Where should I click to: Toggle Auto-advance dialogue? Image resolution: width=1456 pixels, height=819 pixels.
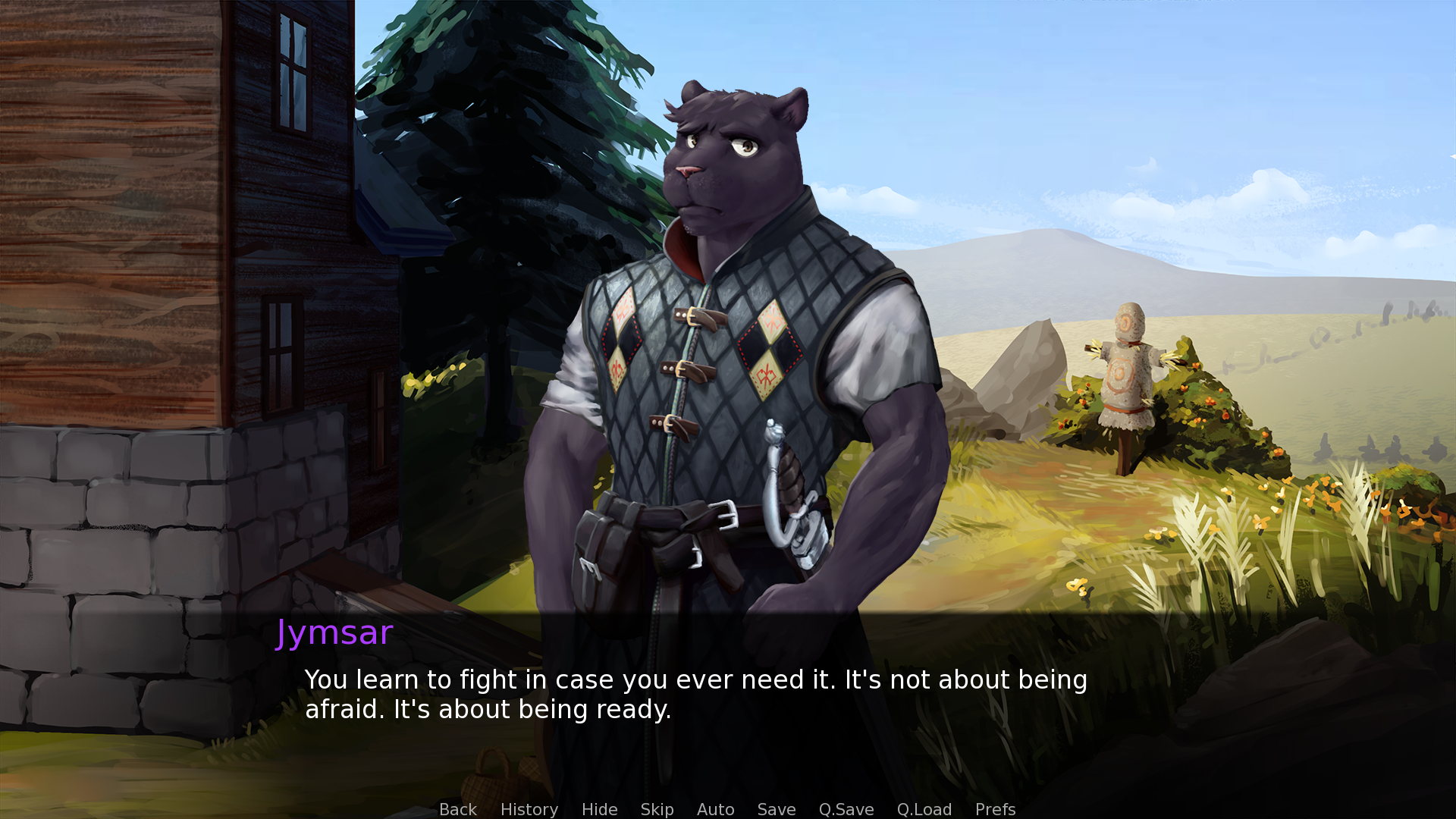click(x=715, y=809)
